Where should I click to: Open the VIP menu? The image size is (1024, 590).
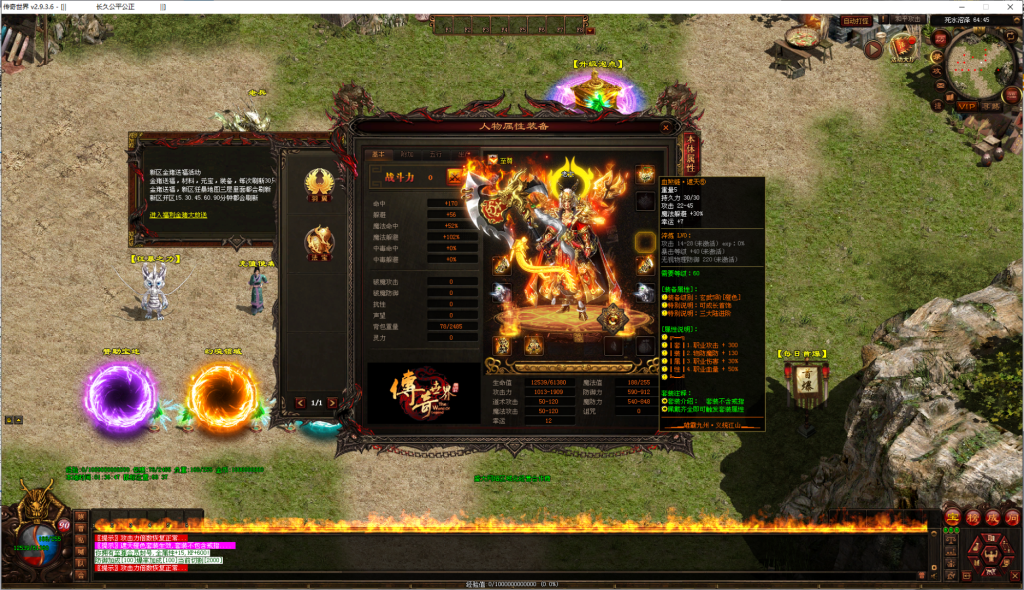pyautogui.click(x=966, y=105)
